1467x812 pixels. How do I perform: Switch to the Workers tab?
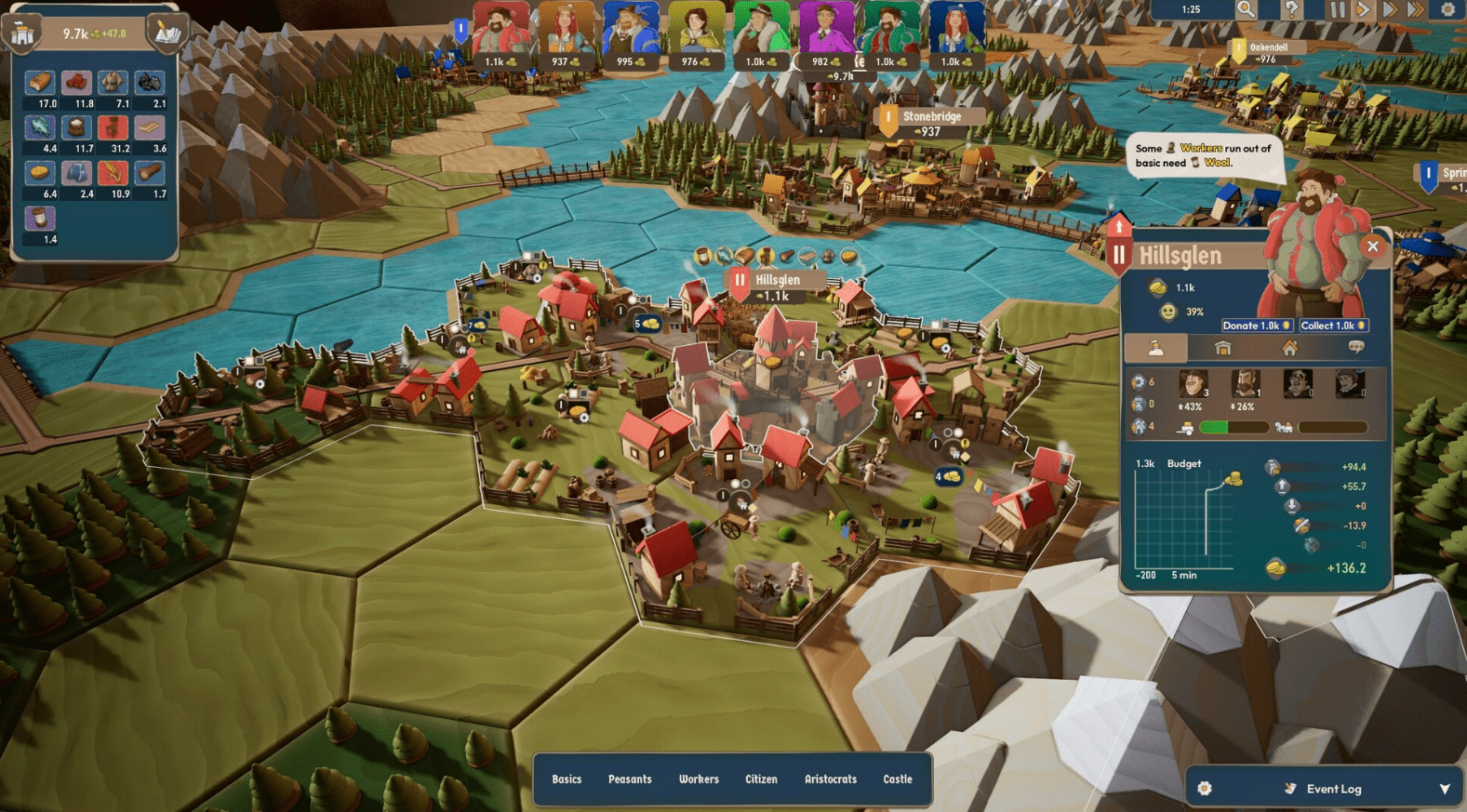(698, 779)
